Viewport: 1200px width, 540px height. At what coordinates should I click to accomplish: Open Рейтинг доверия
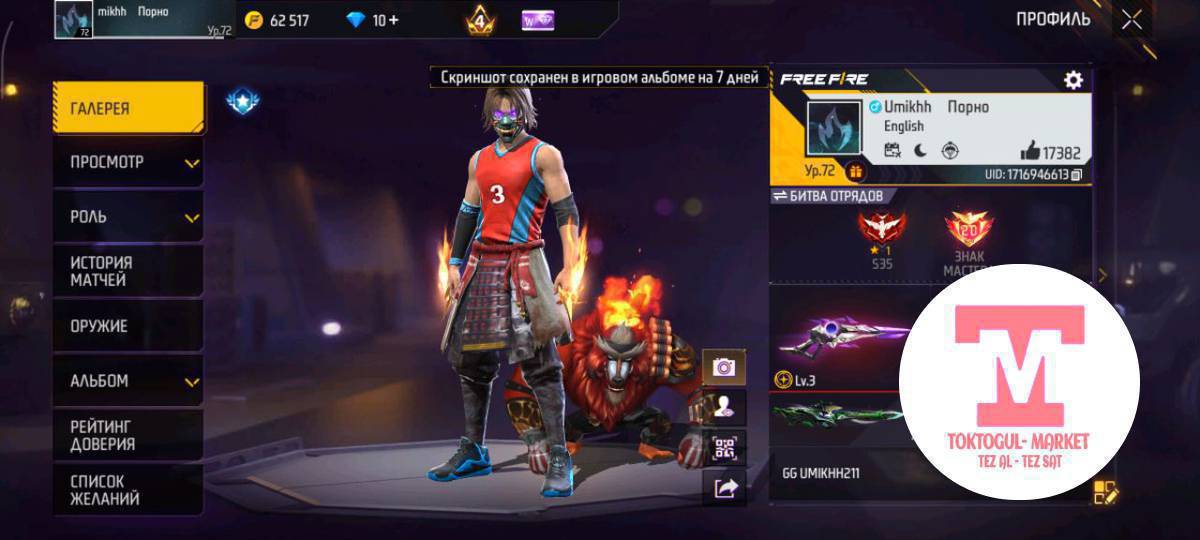coord(128,435)
